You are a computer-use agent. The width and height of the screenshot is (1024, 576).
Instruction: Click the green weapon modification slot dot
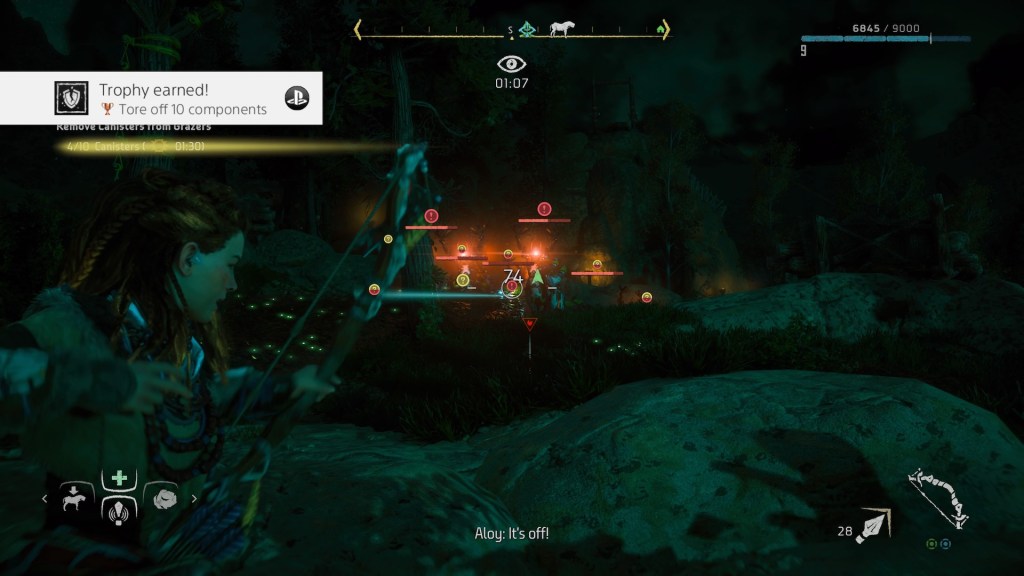[x=932, y=545]
